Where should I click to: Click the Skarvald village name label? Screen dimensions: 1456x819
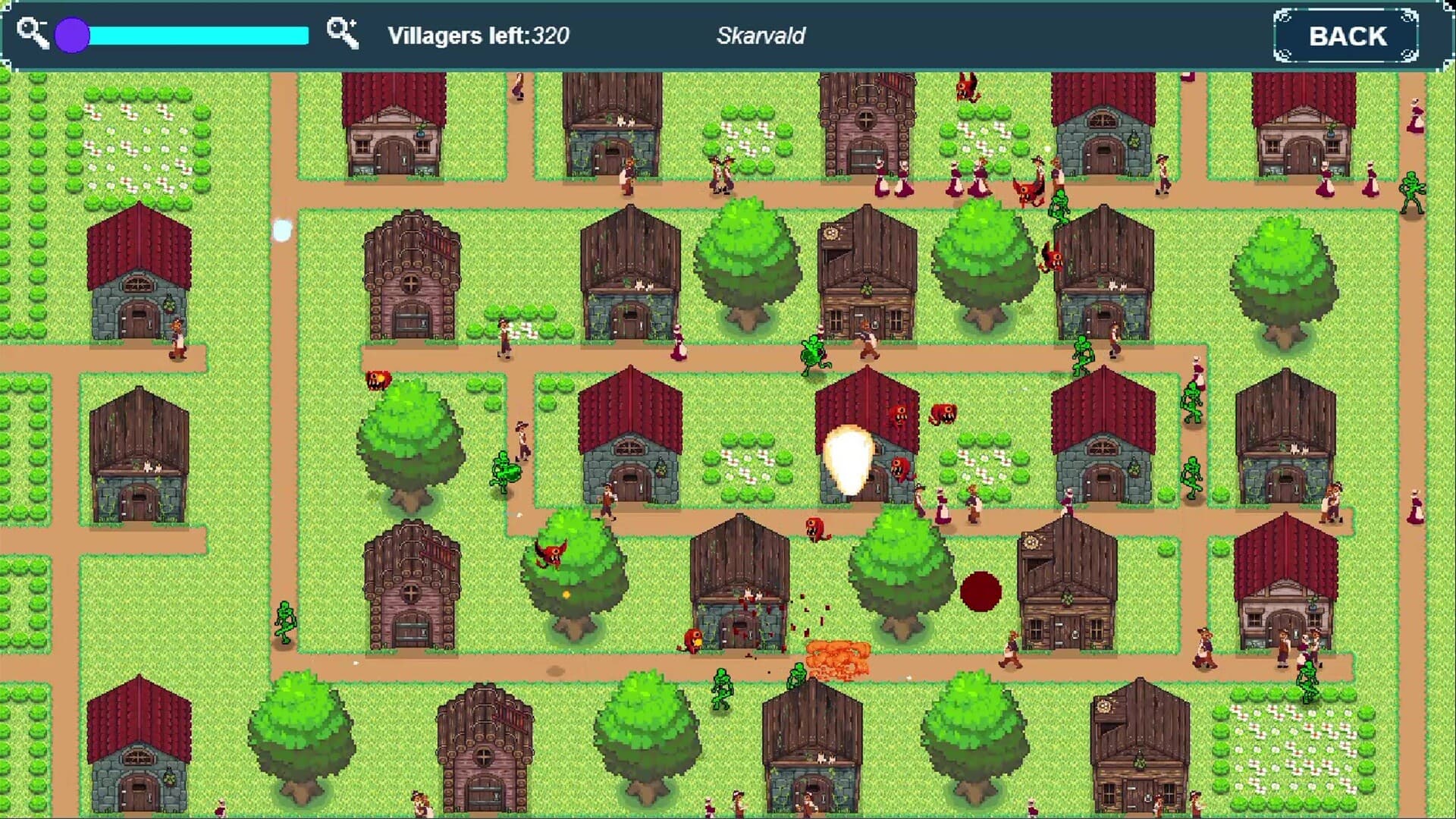pyautogui.click(x=761, y=35)
